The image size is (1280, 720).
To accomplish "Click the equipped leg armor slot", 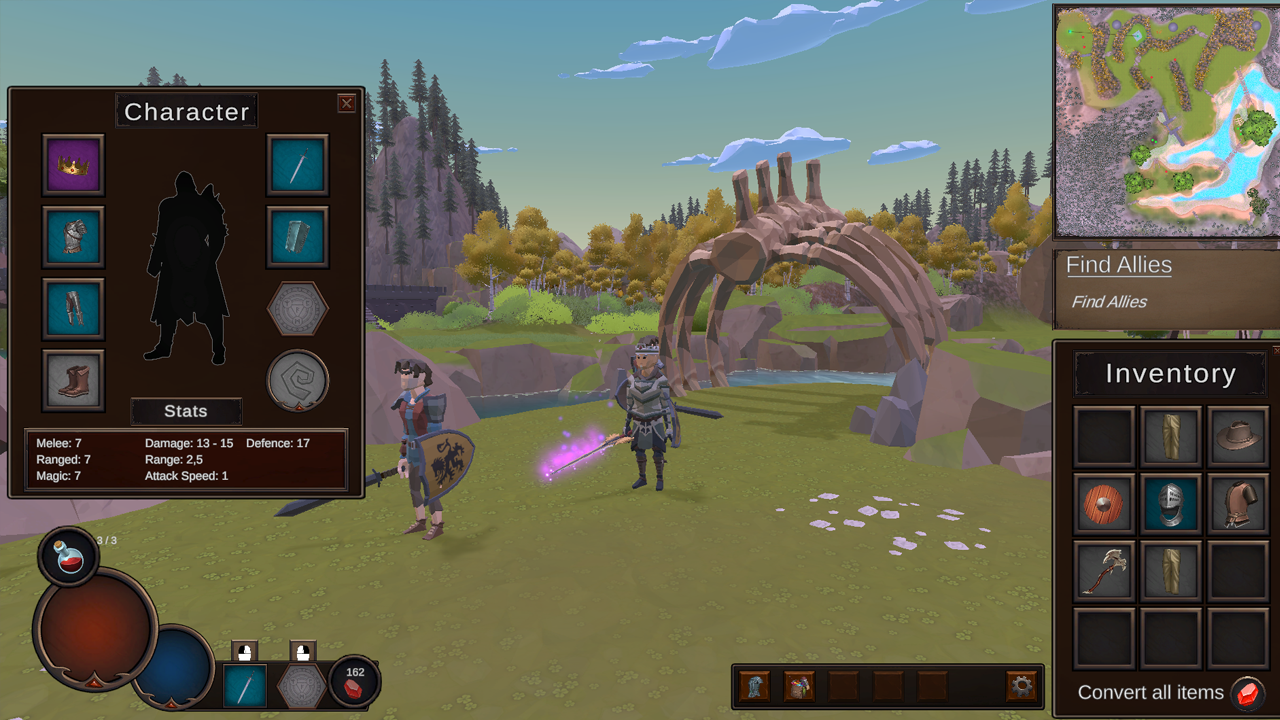I will [x=73, y=309].
